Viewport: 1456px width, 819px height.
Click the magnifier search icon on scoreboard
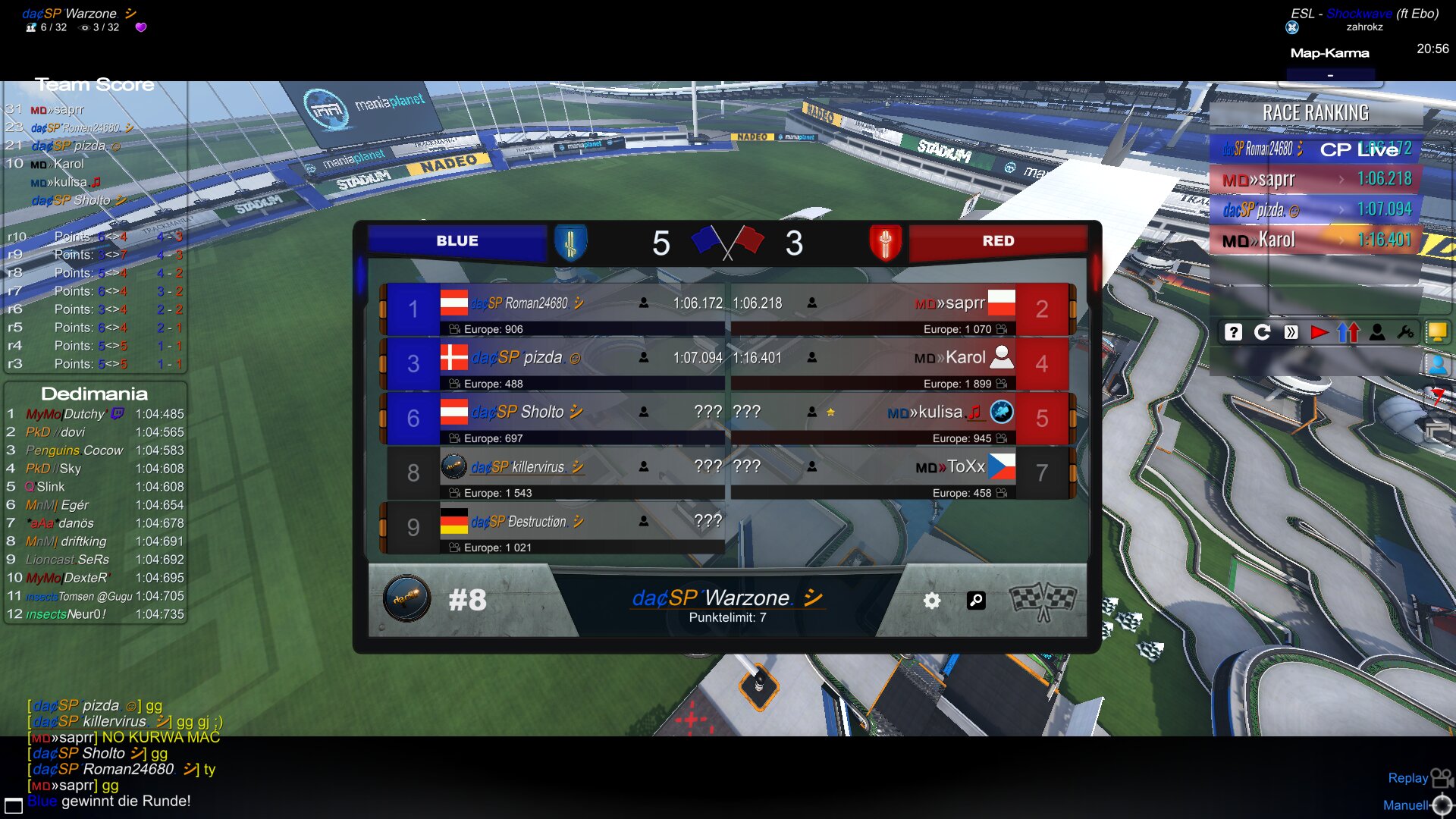tap(976, 601)
